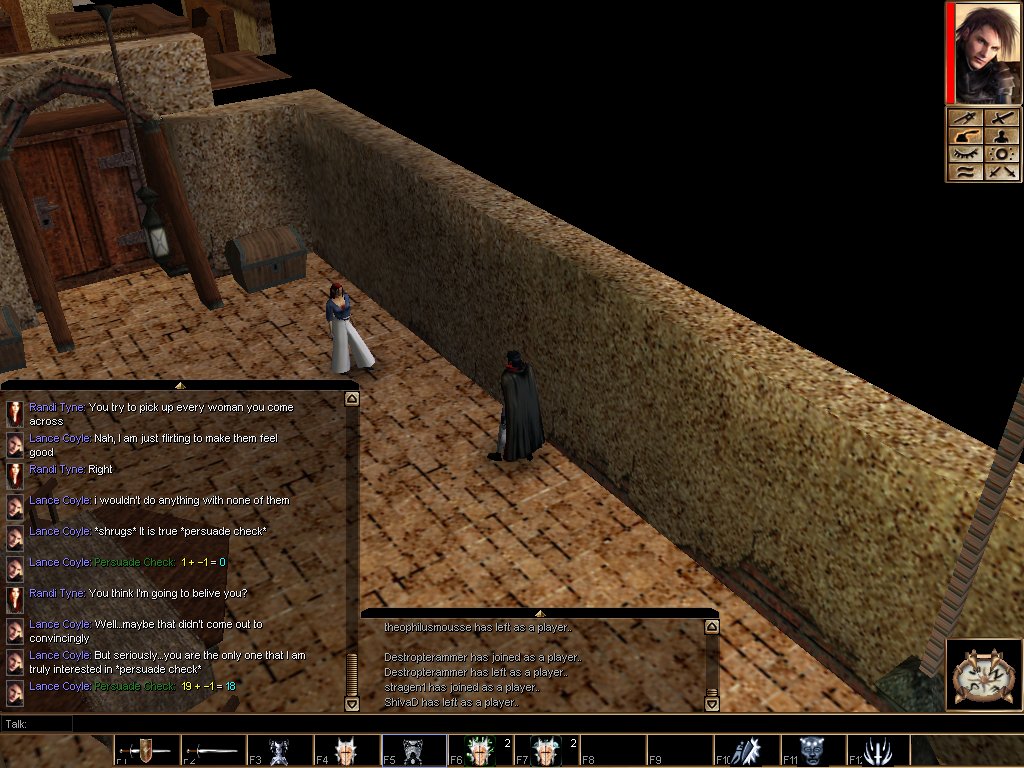Open the options gear-ring icon
The image size is (1024, 768).
[x=1002, y=154]
